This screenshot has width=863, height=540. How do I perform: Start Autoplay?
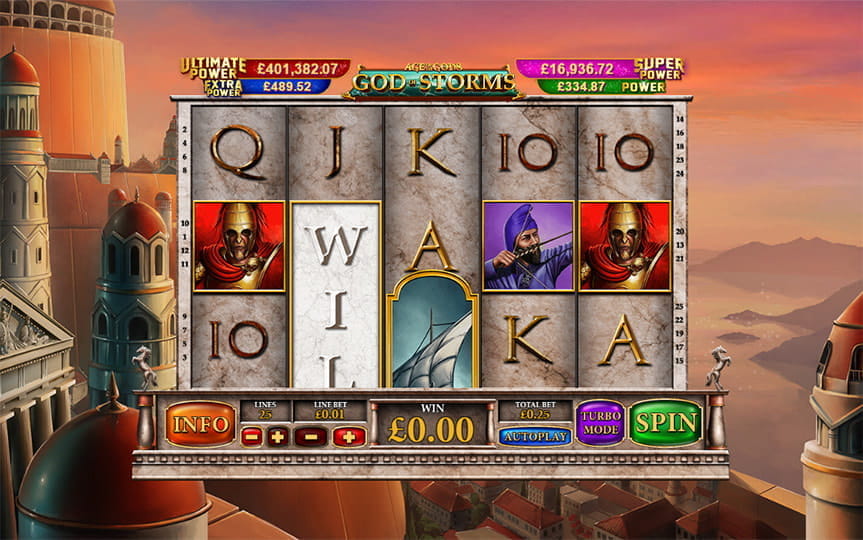(534, 436)
